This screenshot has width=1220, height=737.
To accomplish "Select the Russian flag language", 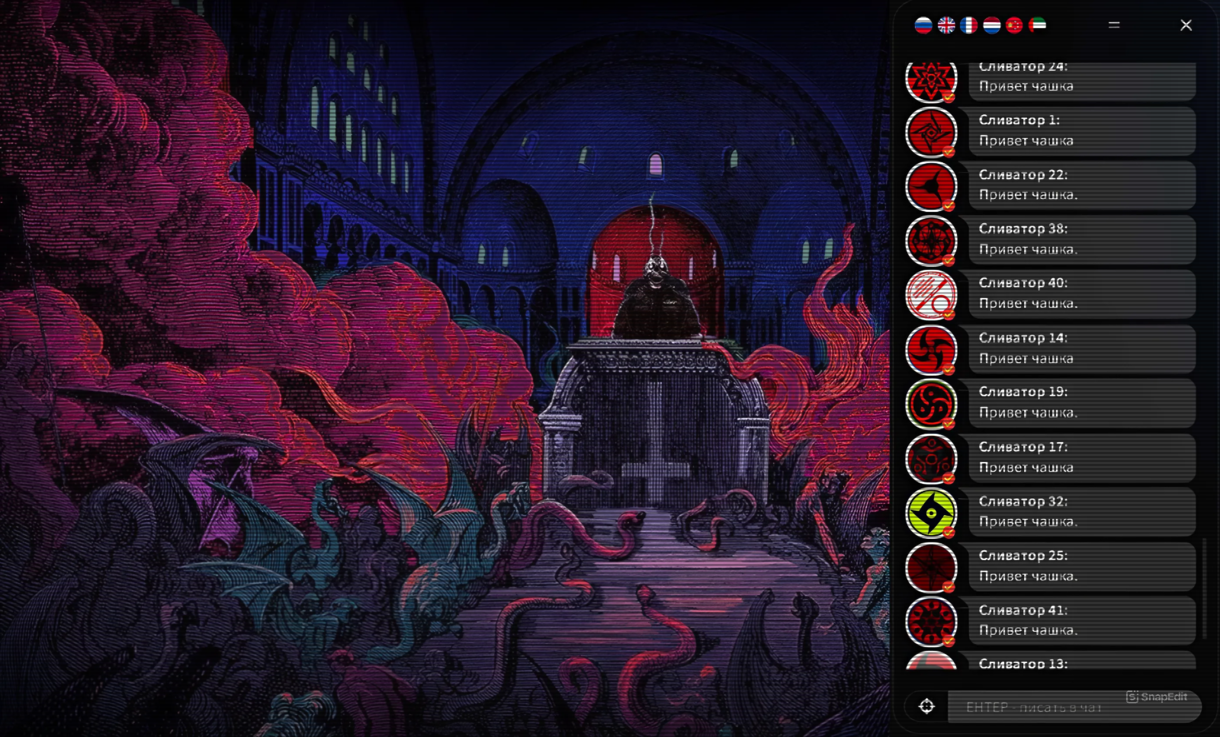I will 923,25.
